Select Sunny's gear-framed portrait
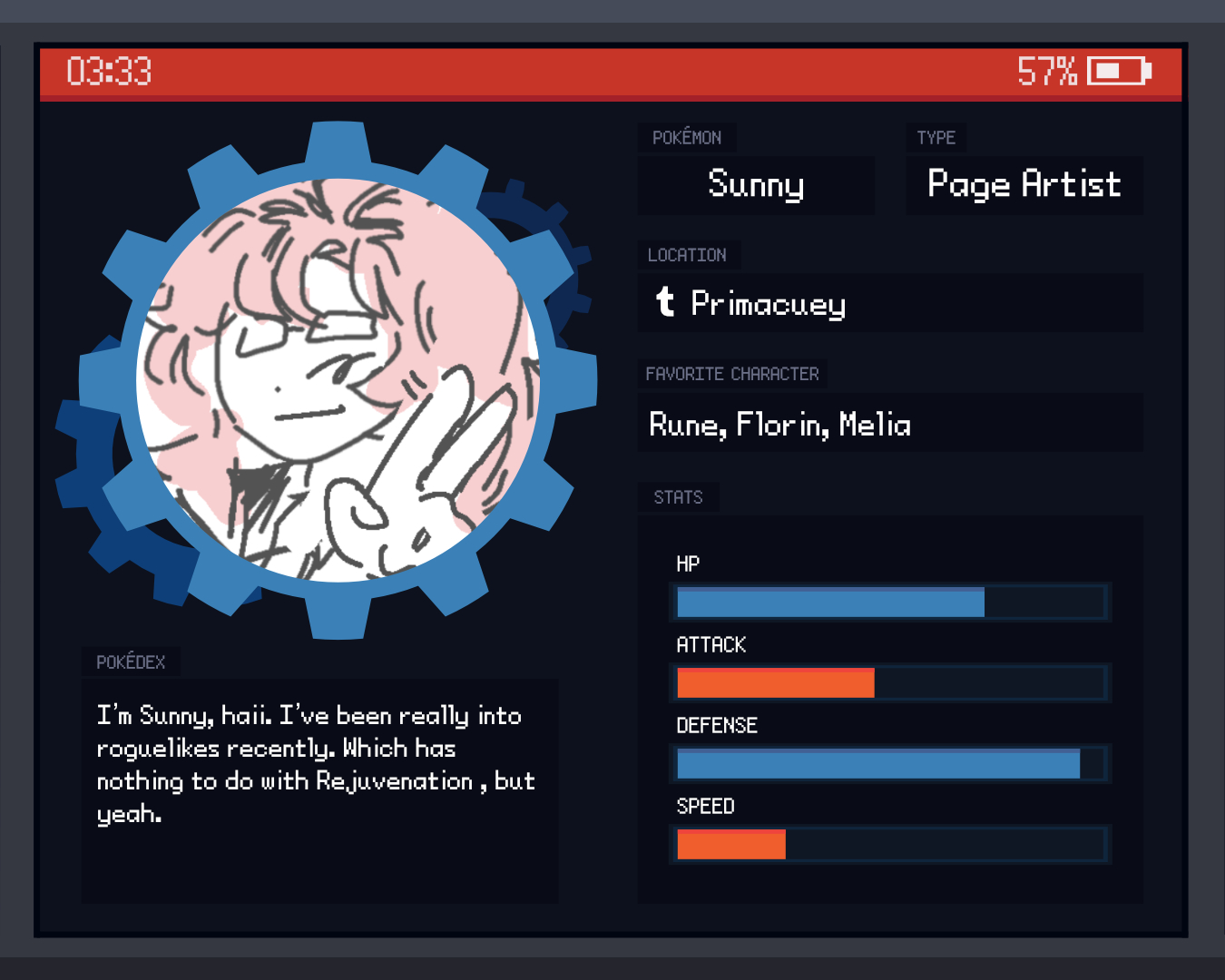1225x980 pixels. point(338,381)
